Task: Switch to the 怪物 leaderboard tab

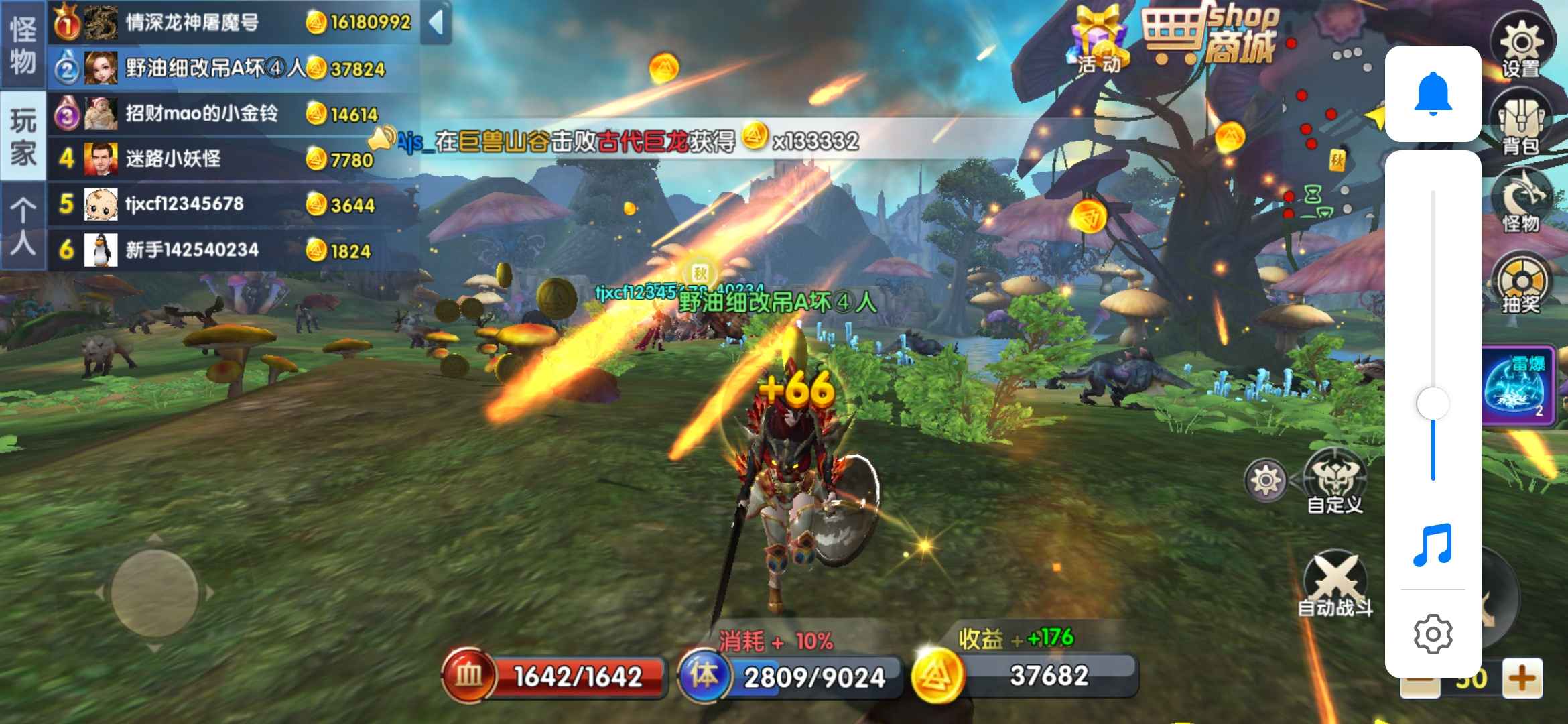Action: 23,45
